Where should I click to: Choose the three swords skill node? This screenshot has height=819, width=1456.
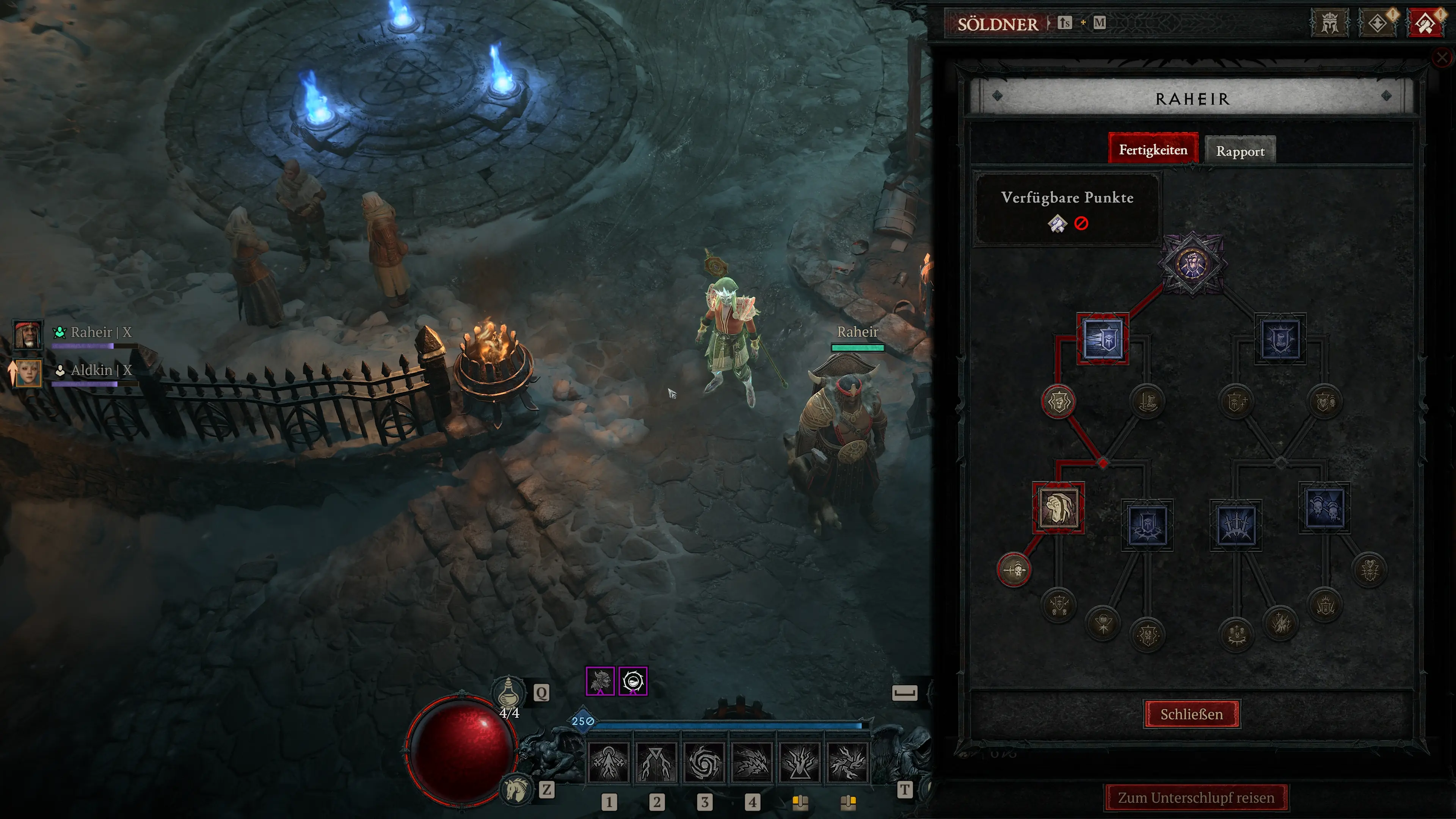pos(1236,525)
